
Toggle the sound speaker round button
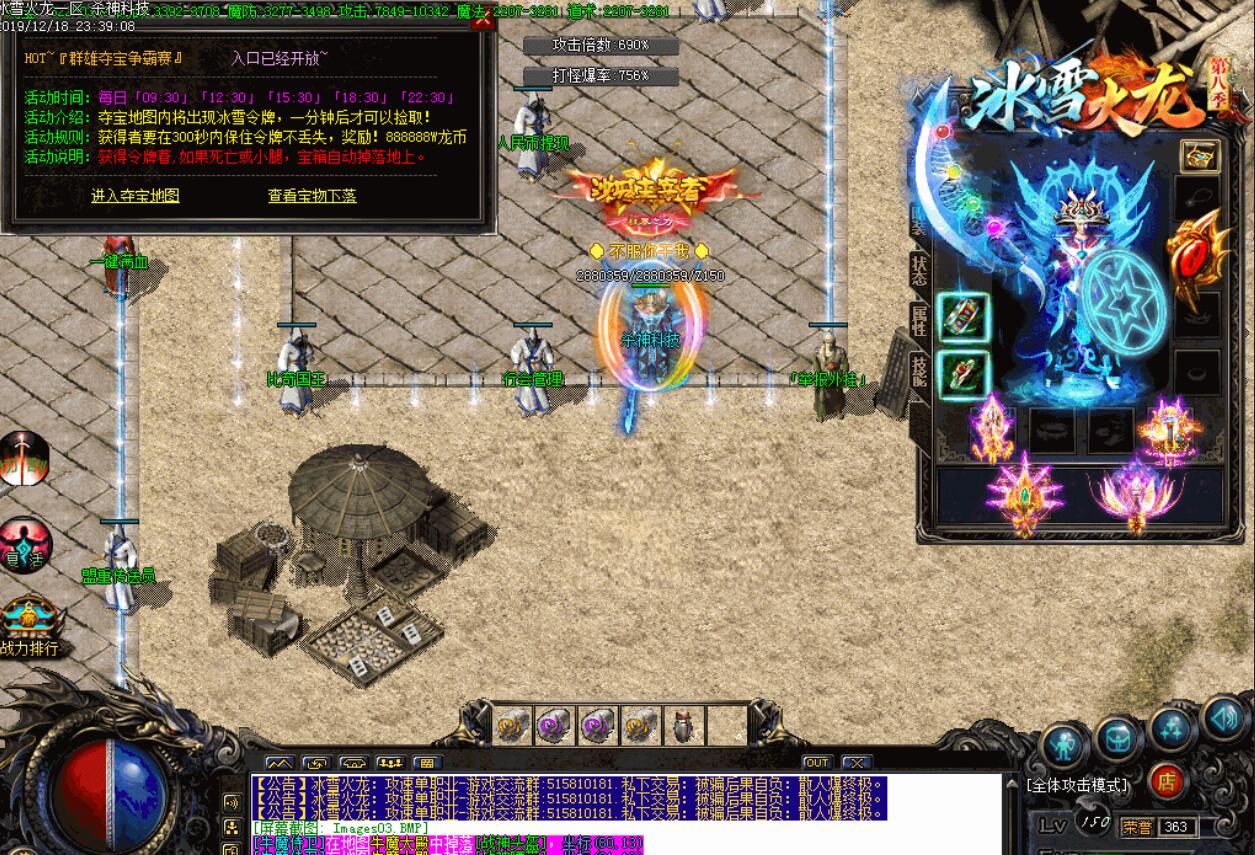click(1224, 716)
